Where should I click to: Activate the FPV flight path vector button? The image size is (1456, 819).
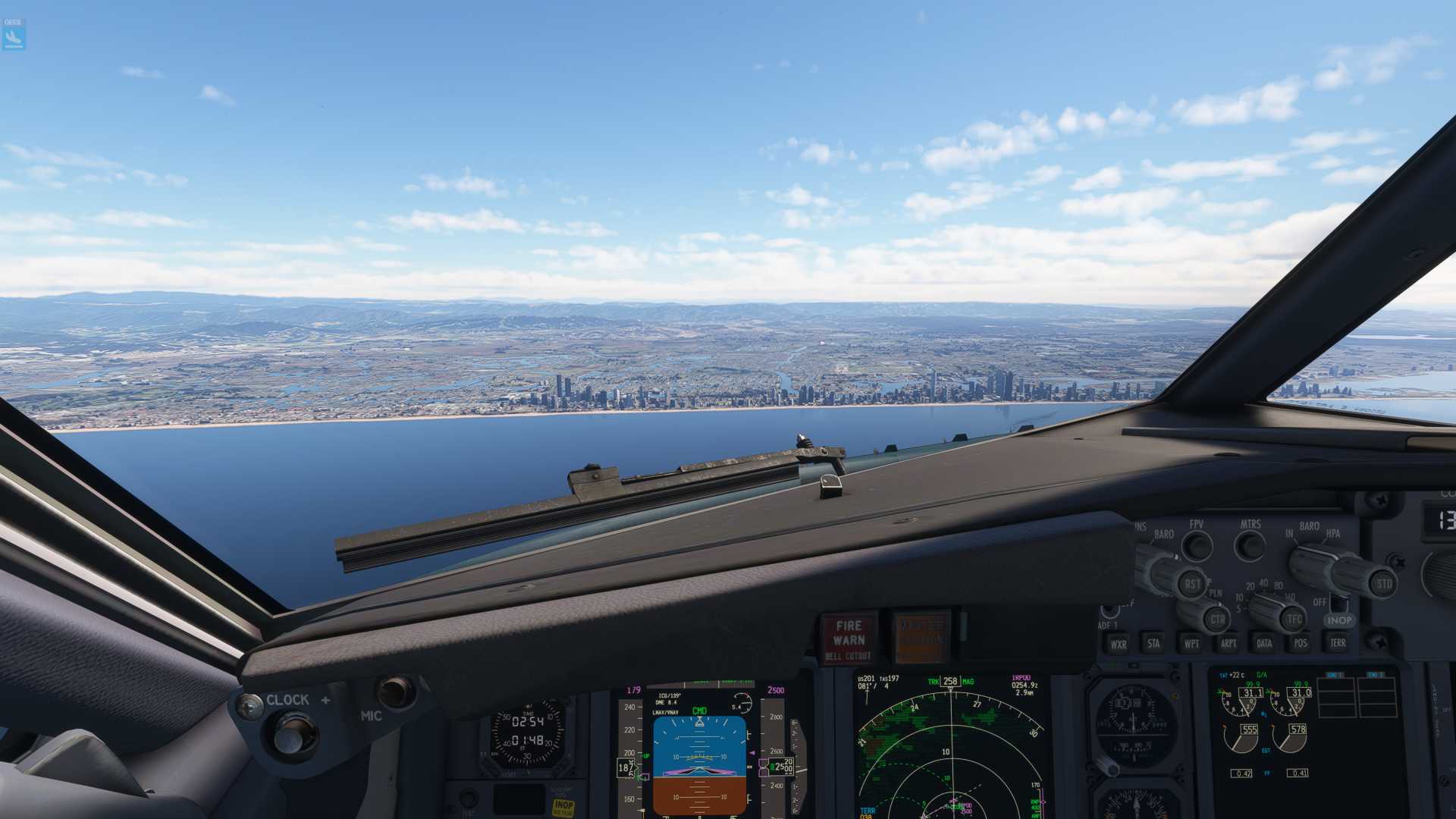[x=1197, y=546]
